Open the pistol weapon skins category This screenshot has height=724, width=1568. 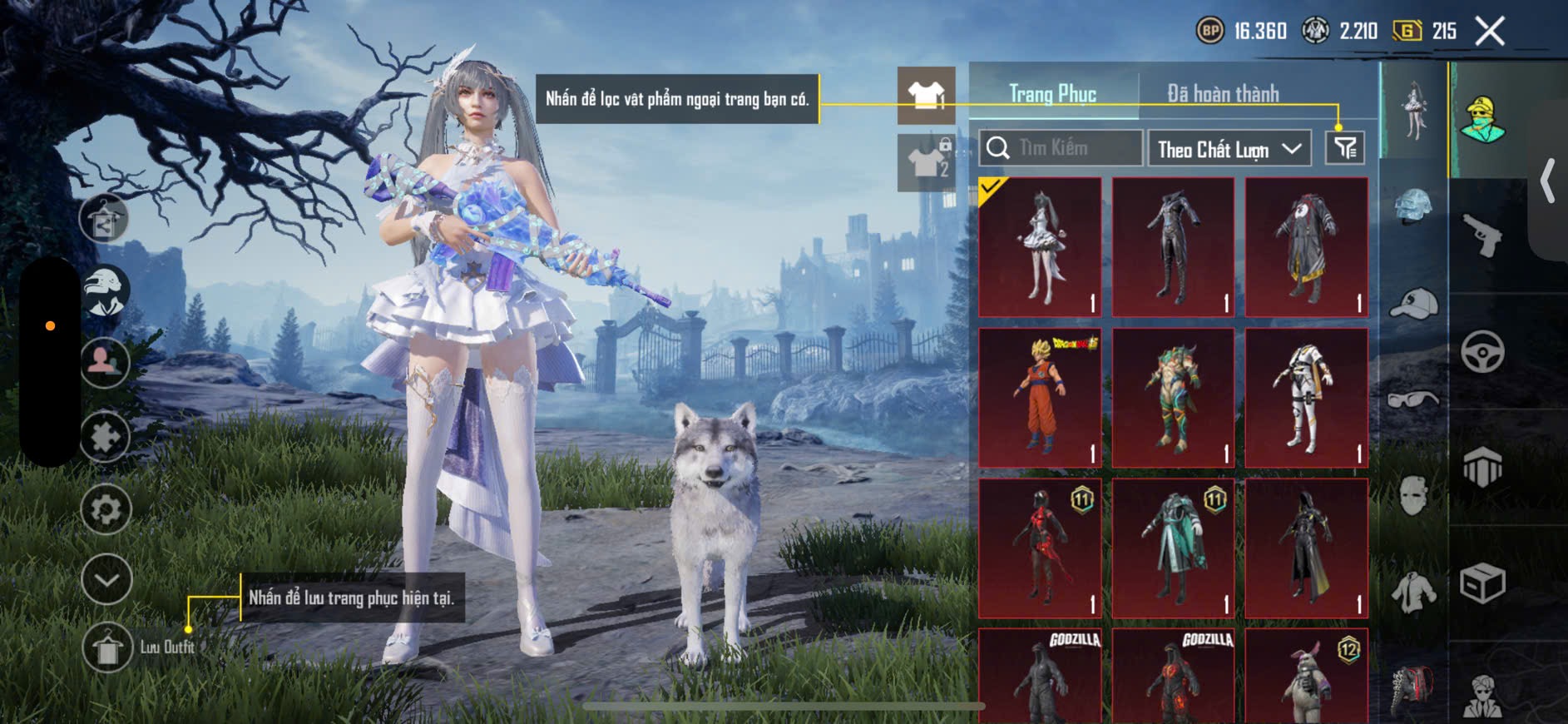pyautogui.click(x=1482, y=235)
